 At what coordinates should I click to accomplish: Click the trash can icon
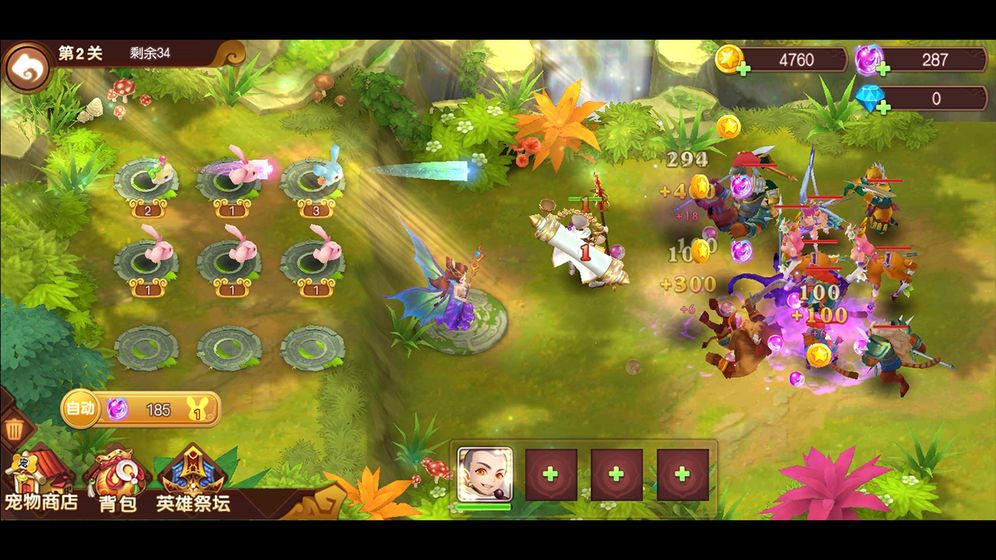pyautogui.click(x=15, y=431)
